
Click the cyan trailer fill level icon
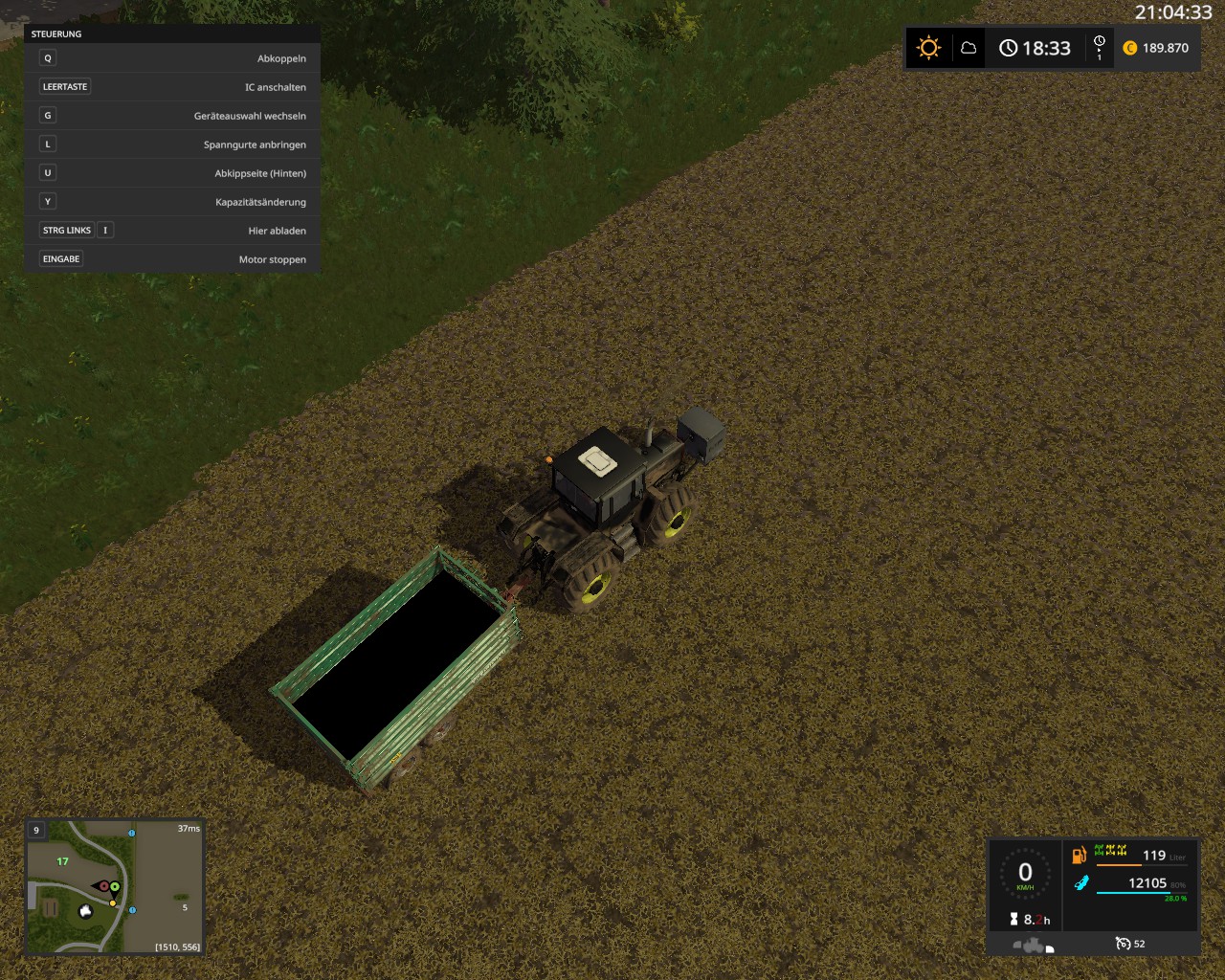1080,883
